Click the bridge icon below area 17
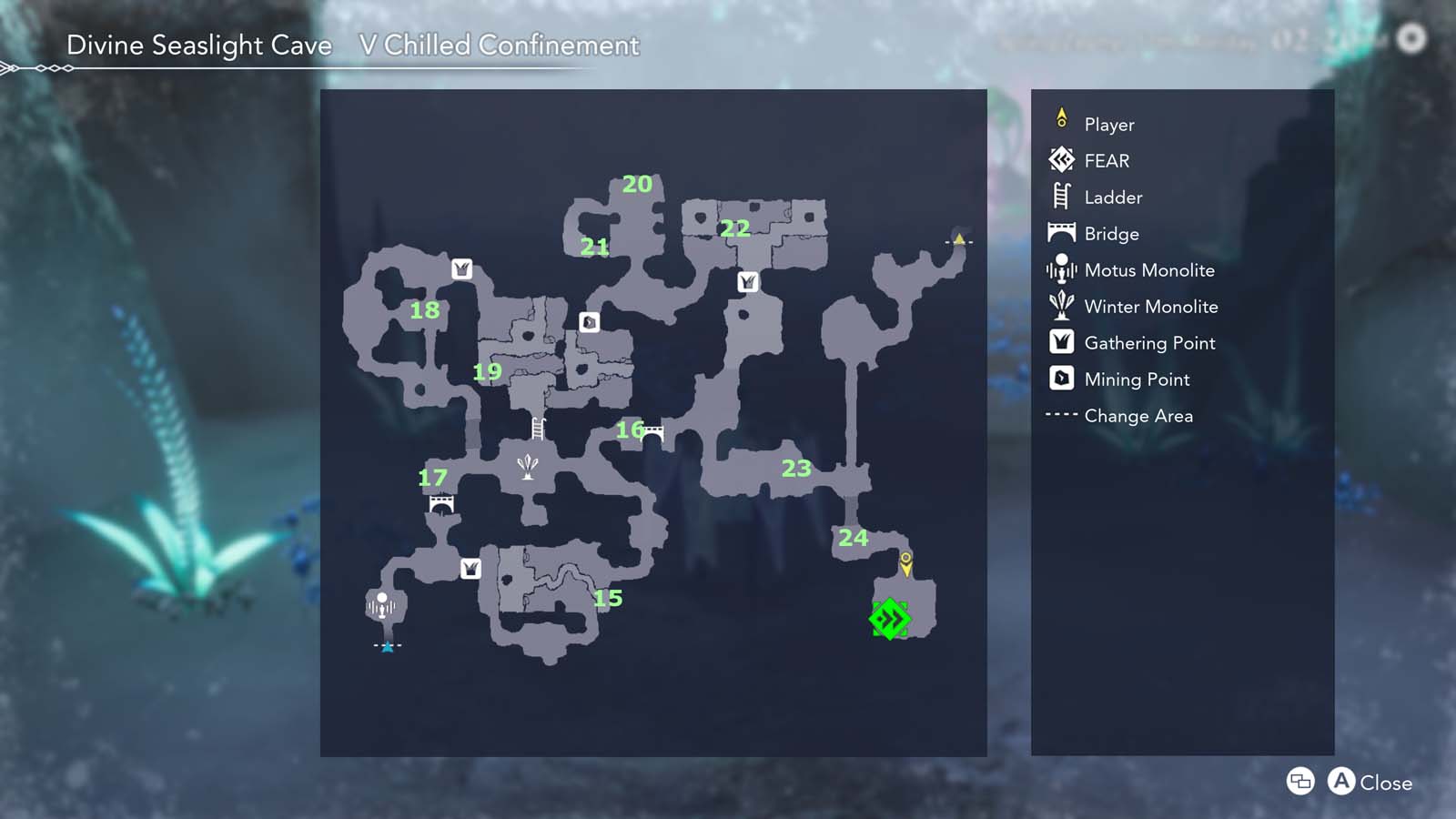The image size is (1456, 819). (443, 501)
